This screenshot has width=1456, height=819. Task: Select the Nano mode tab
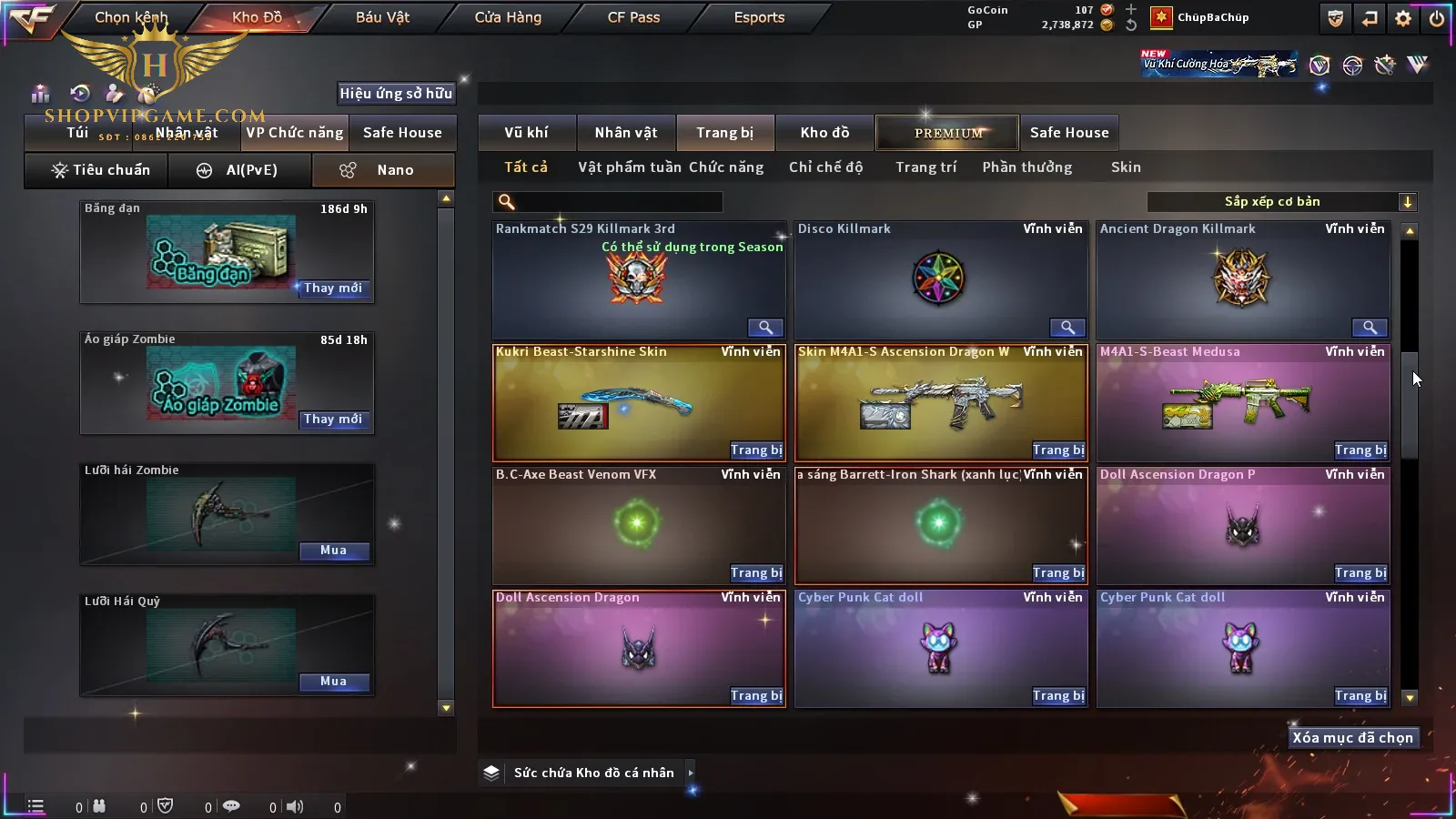click(383, 170)
